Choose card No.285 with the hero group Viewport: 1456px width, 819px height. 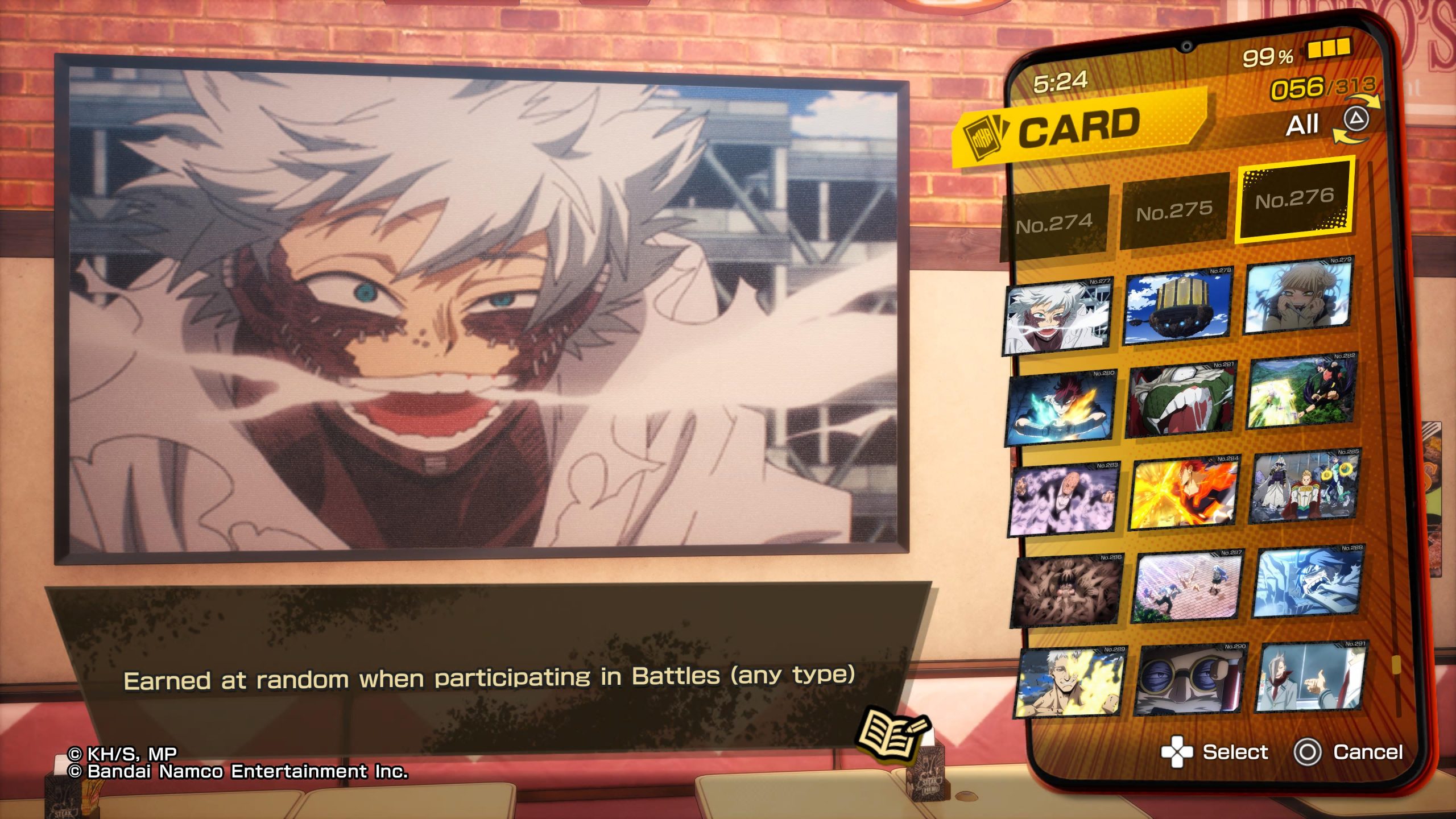(x=1305, y=486)
